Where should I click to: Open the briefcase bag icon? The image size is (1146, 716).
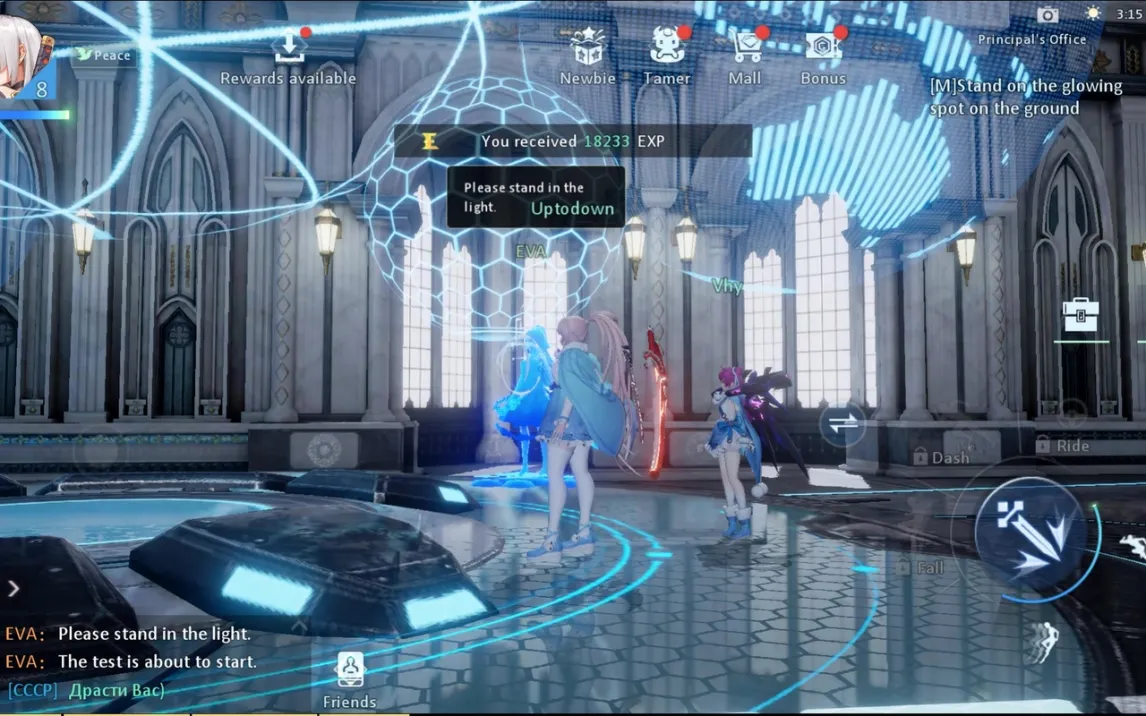click(x=1080, y=315)
